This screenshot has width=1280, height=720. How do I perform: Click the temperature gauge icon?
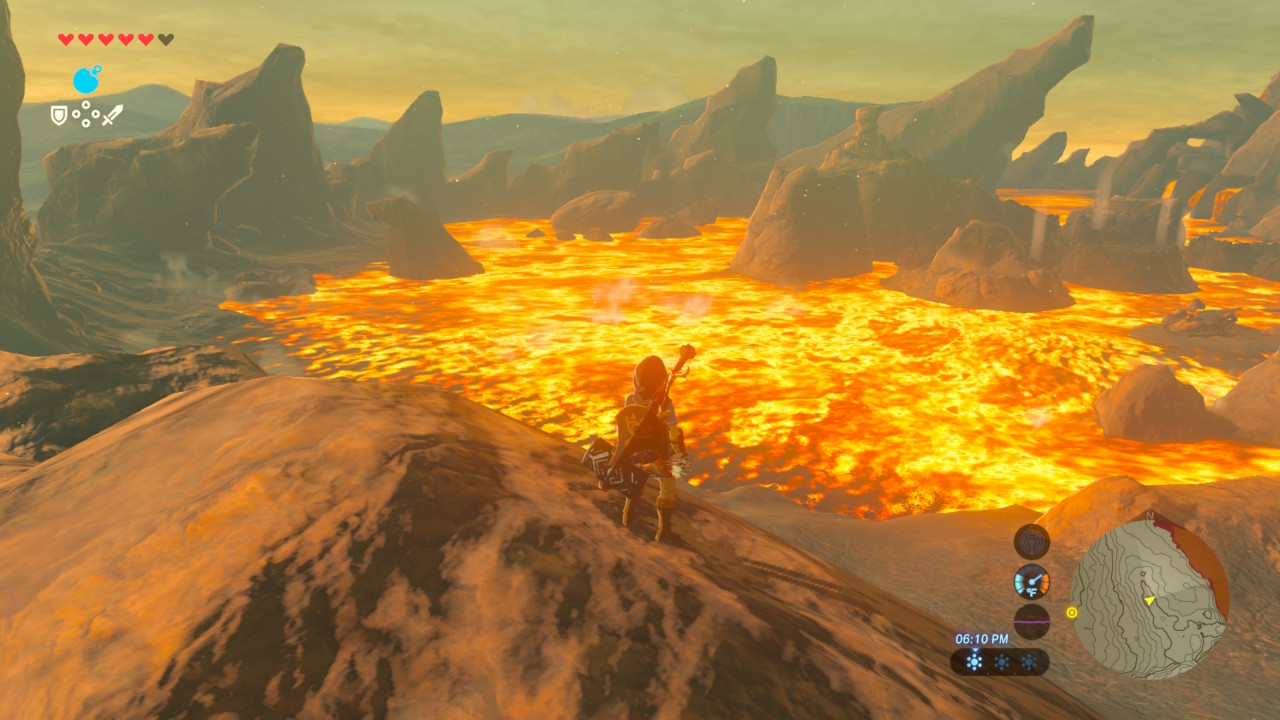pyautogui.click(x=1032, y=582)
